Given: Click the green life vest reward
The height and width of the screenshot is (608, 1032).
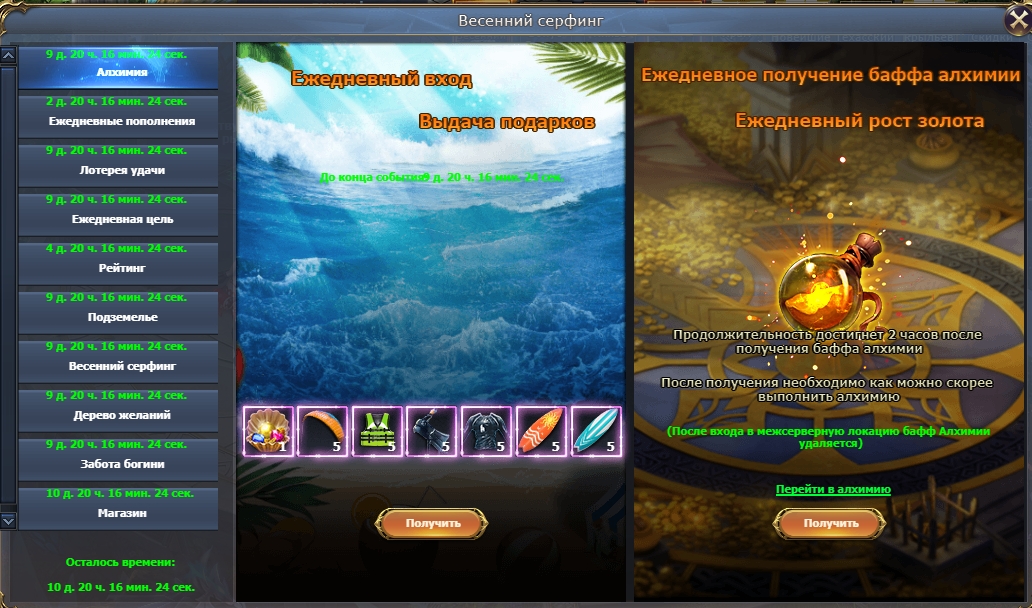Looking at the screenshot, I should click(x=378, y=432).
